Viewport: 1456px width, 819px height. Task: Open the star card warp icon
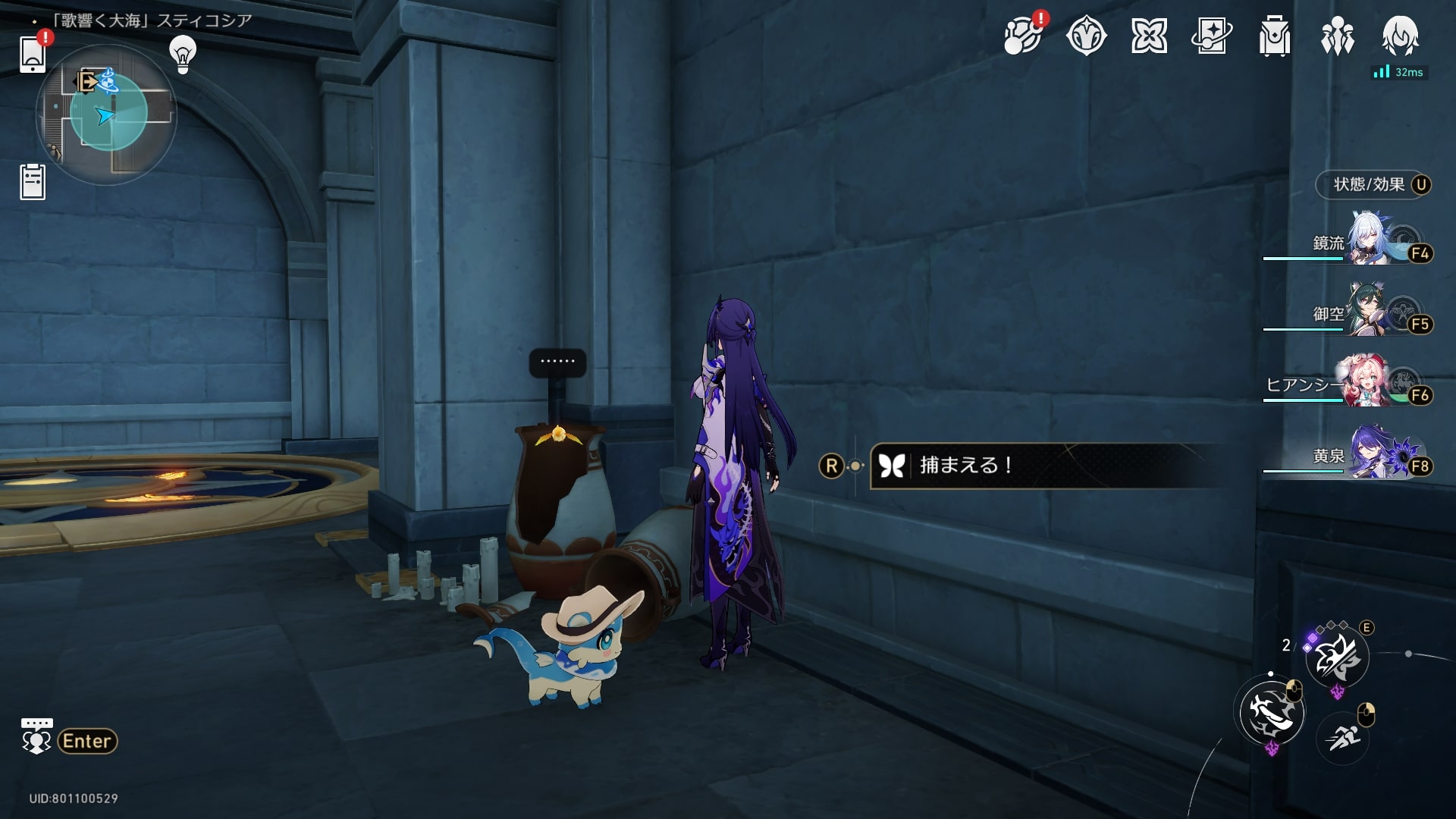[x=1212, y=36]
